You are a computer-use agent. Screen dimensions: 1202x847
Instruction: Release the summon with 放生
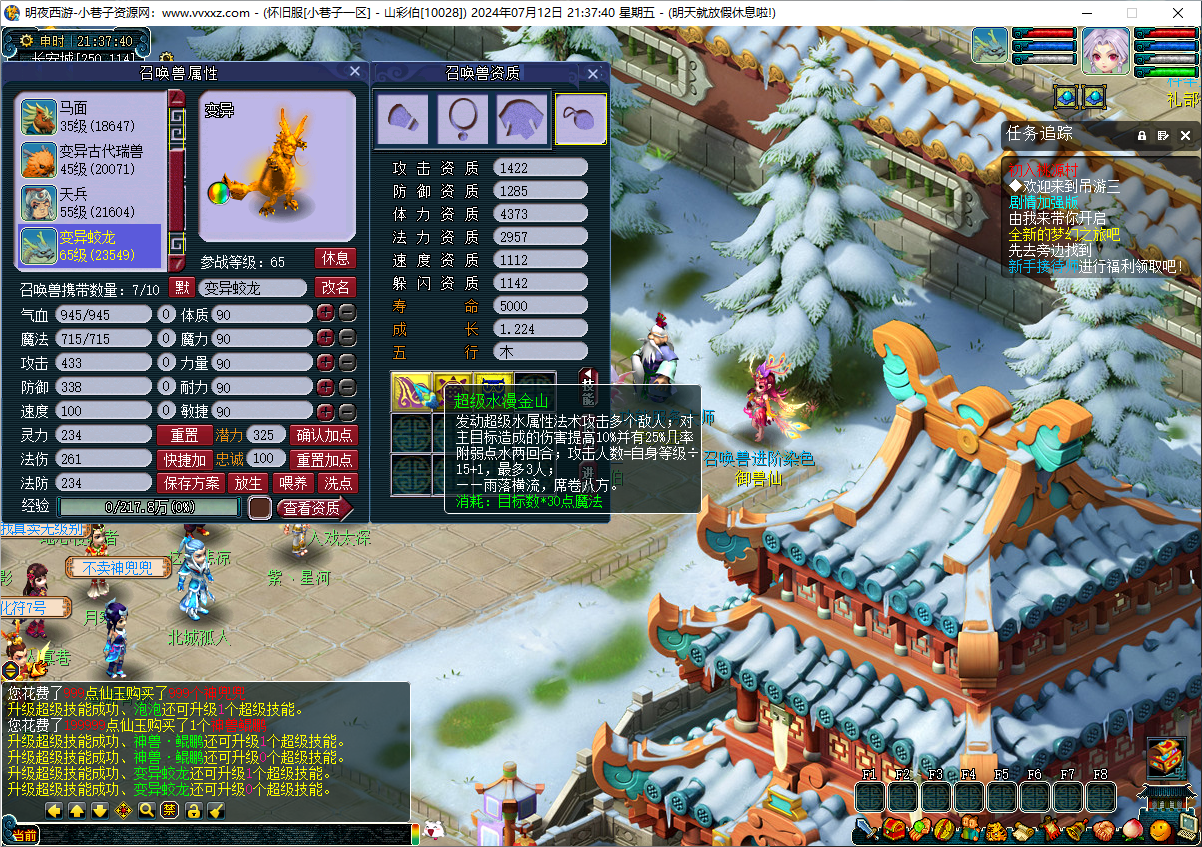click(249, 483)
